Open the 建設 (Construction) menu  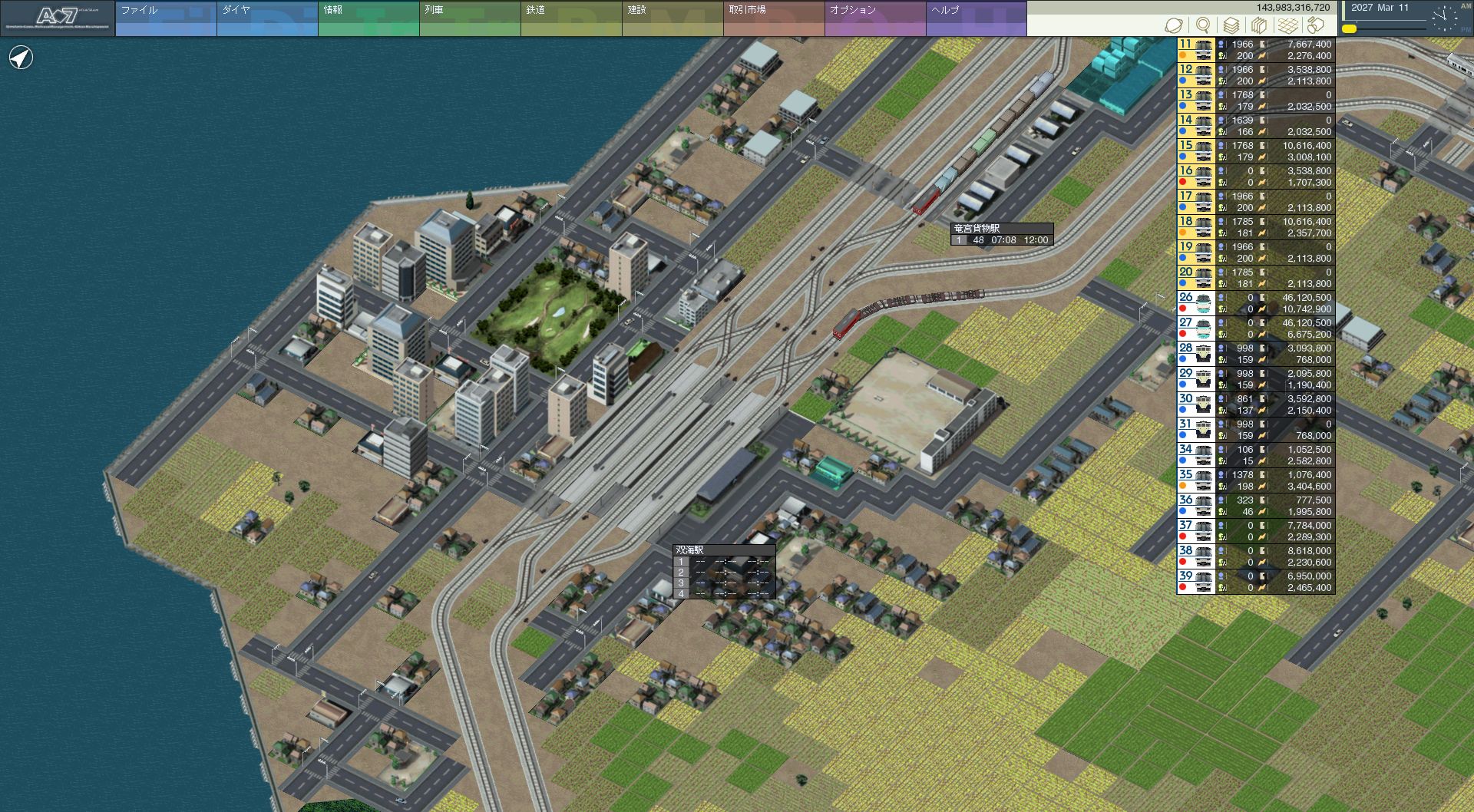click(x=673, y=18)
